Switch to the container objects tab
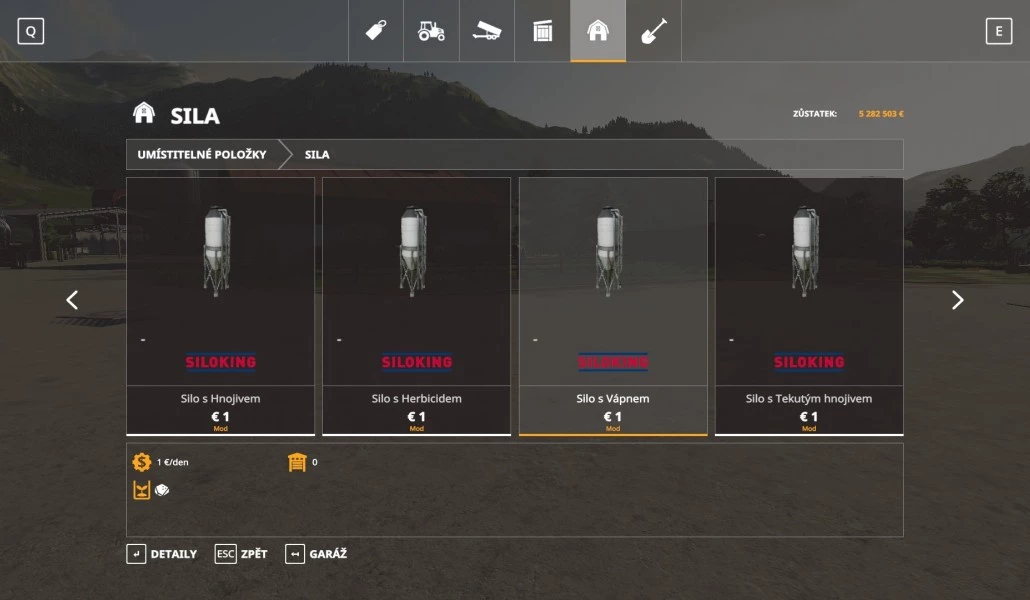Image resolution: width=1030 pixels, height=600 pixels. [542, 31]
